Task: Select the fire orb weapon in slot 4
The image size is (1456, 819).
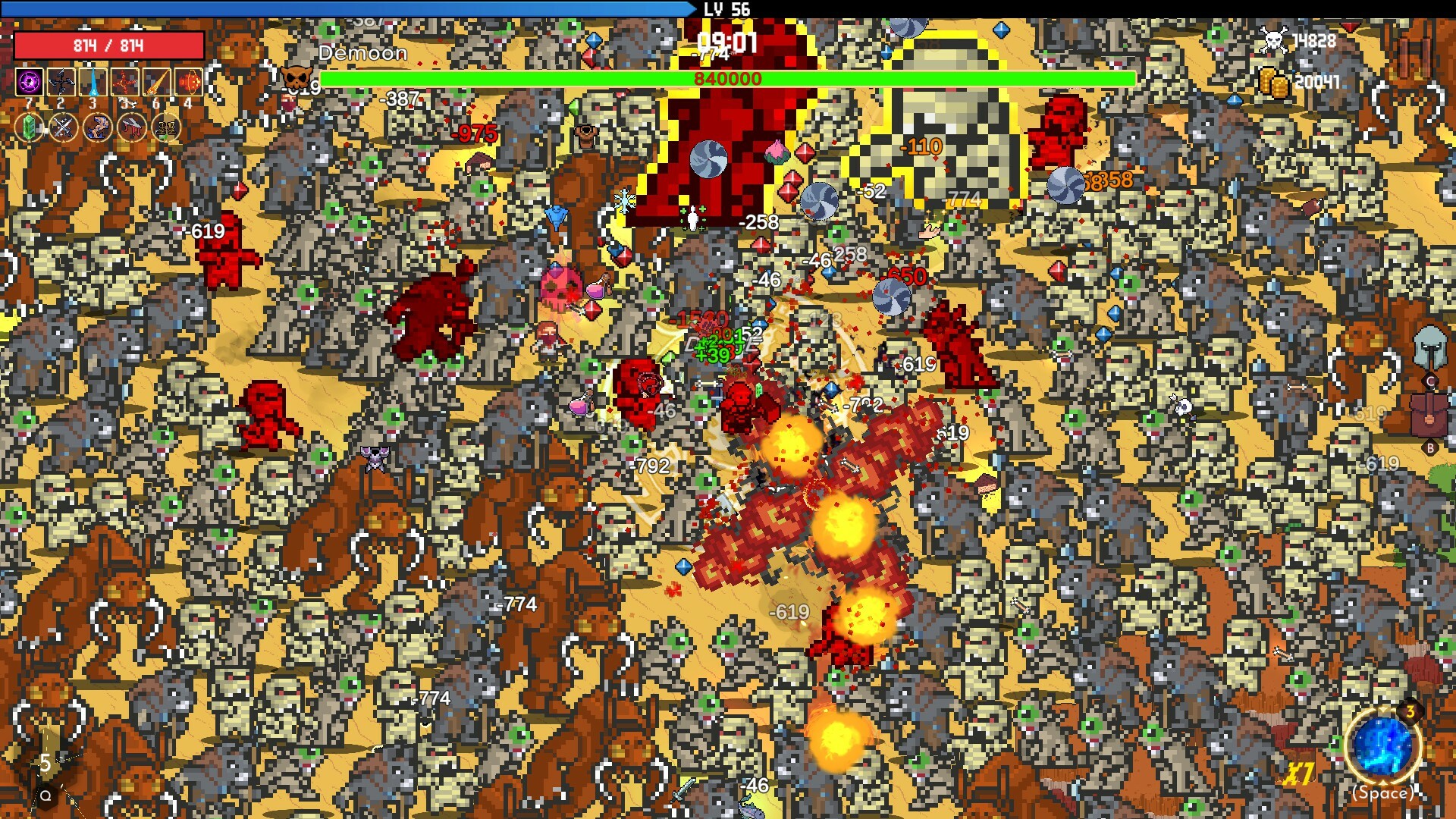Action: pyautogui.click(x=188, y=81)
